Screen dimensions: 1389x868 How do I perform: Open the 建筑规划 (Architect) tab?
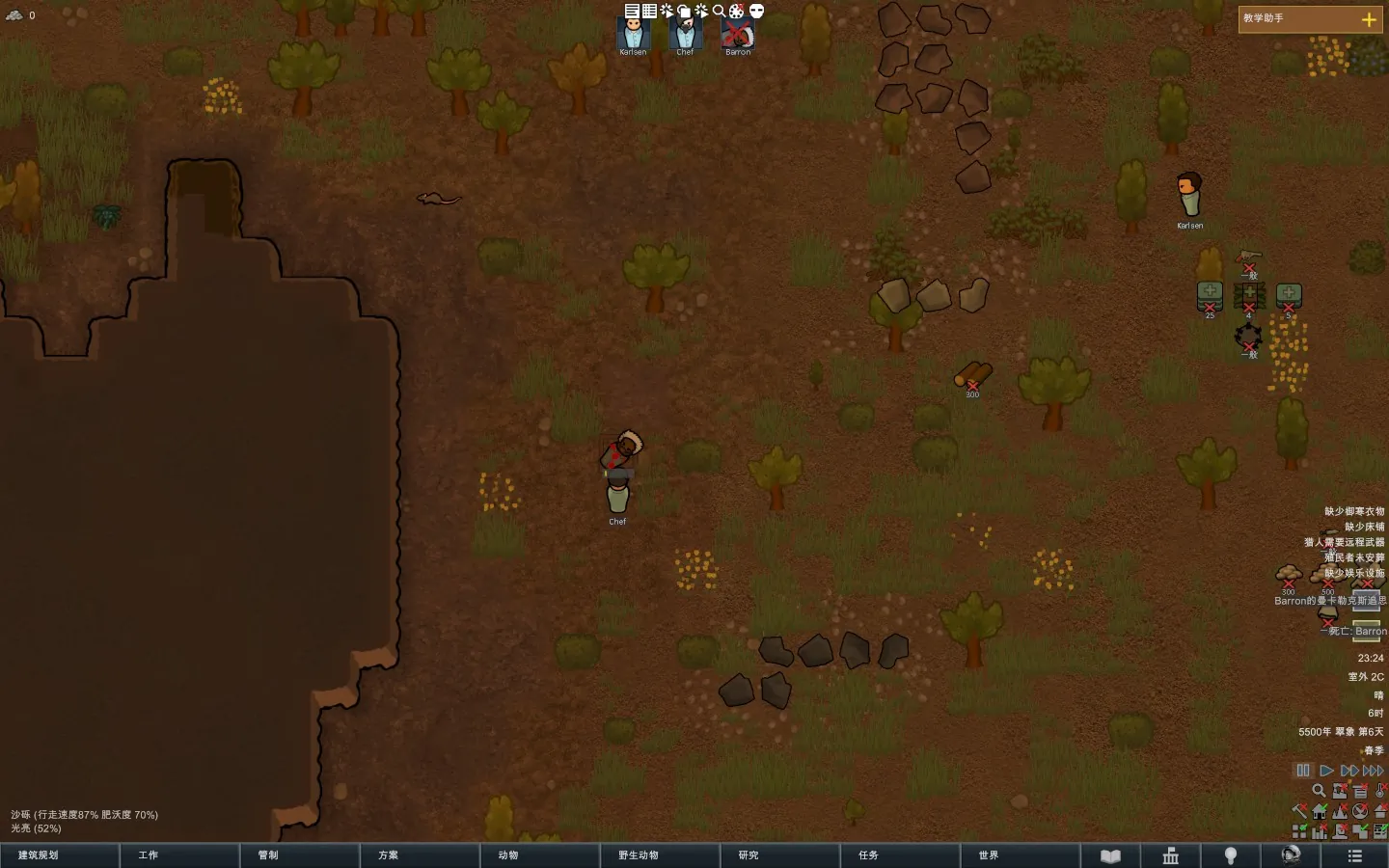60,855
